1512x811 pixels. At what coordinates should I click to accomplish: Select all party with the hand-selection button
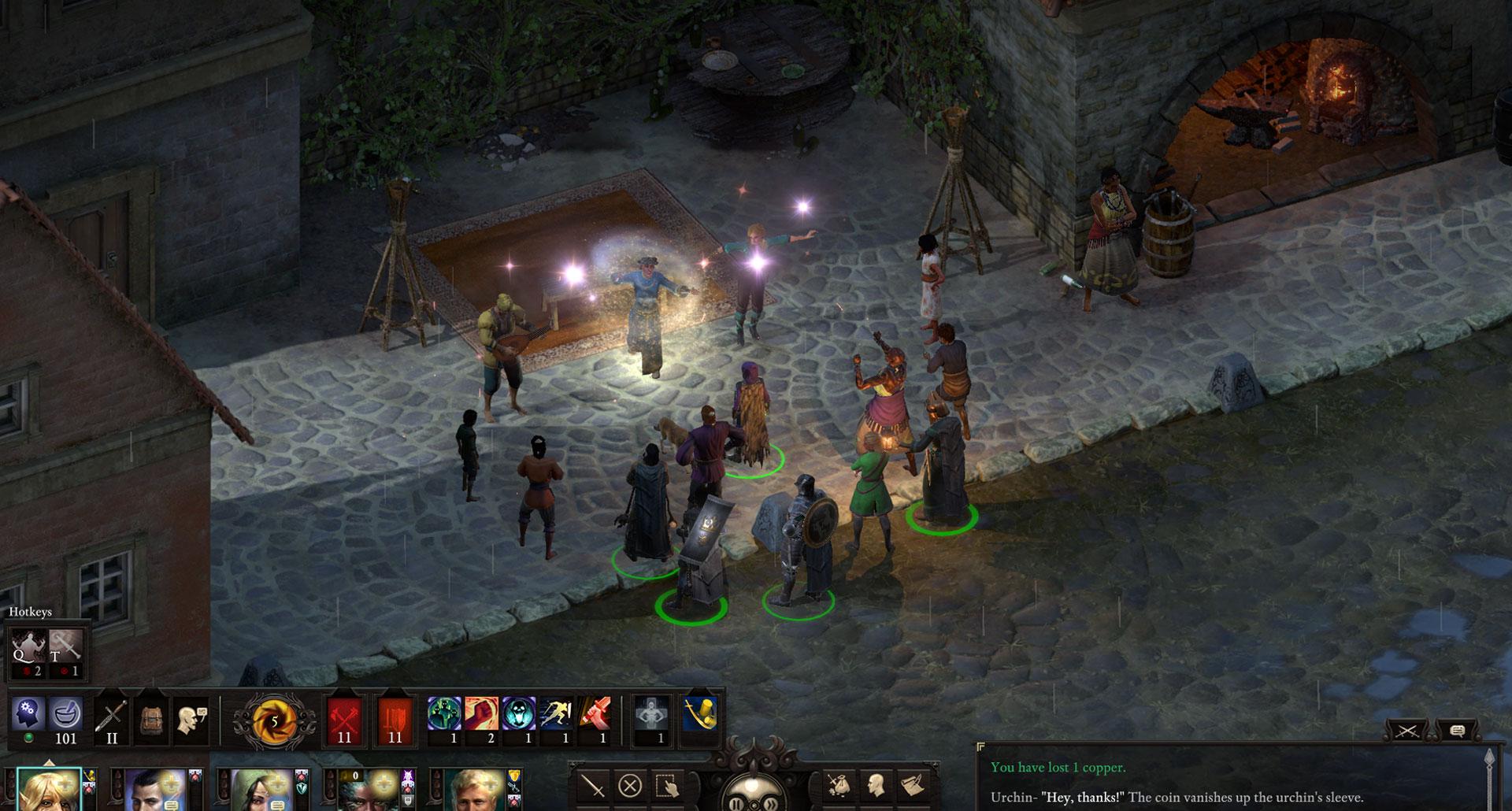click(x=667, y=785)
